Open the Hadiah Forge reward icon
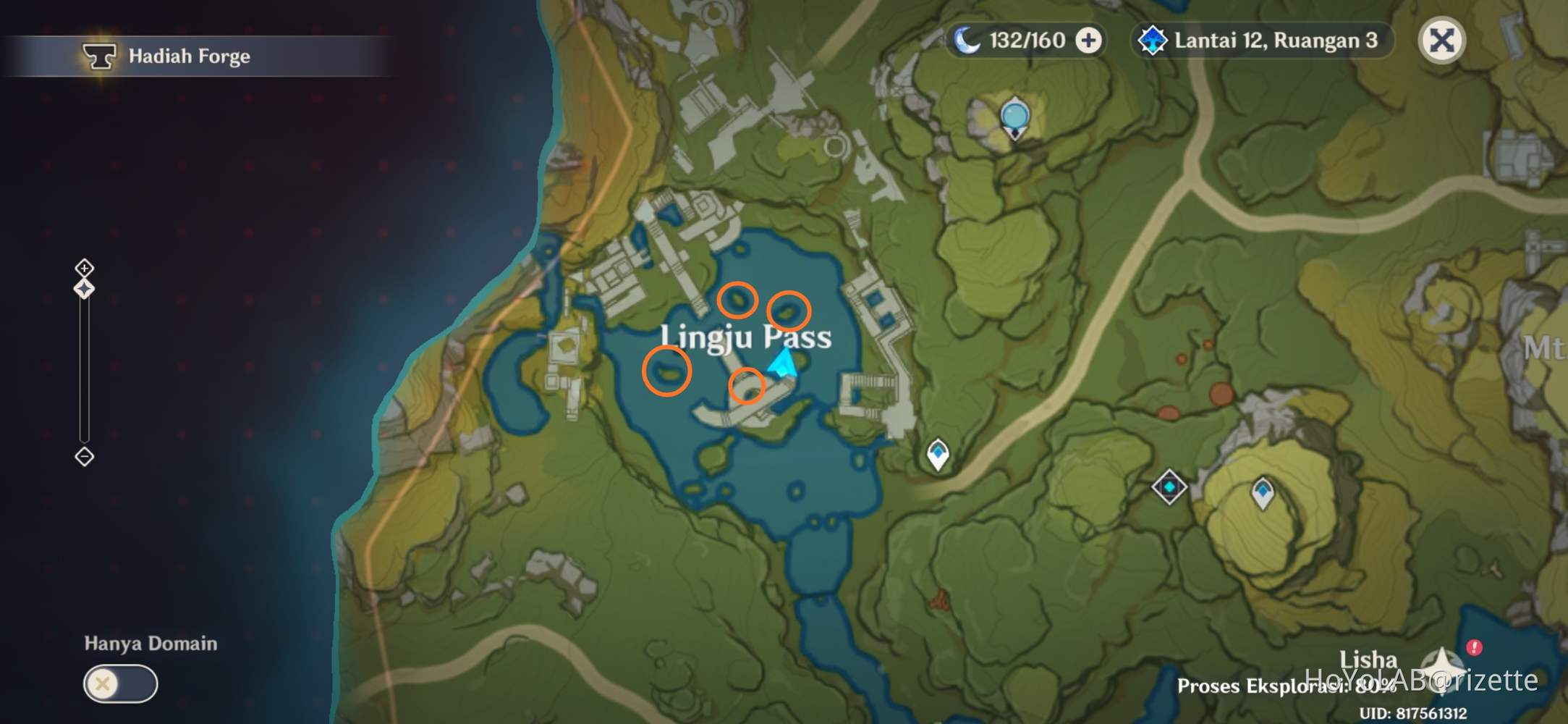Image resolution: width=1568 pixels, height=724 pixels. 101,56
